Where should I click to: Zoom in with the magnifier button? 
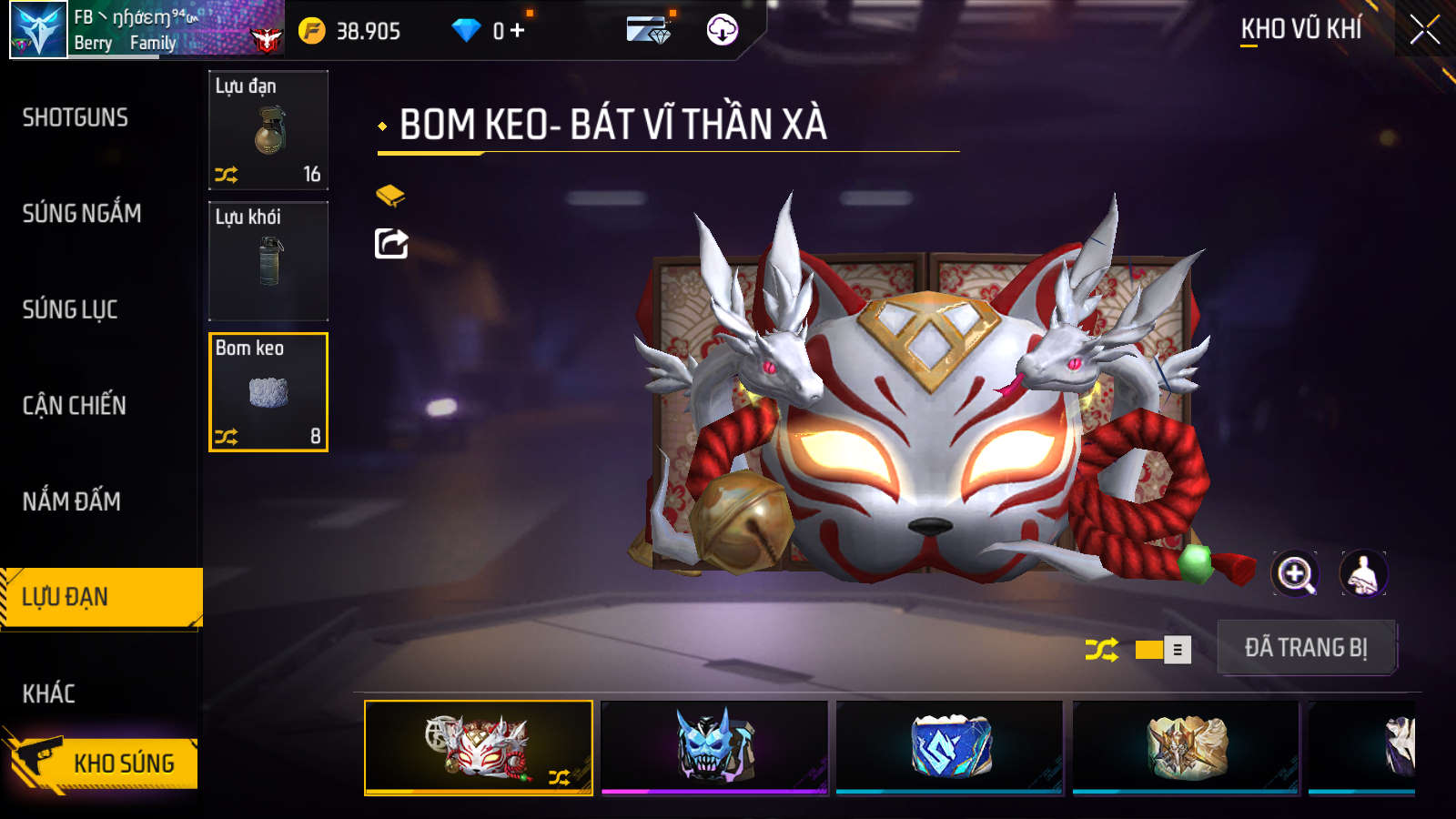[1294, 574]
